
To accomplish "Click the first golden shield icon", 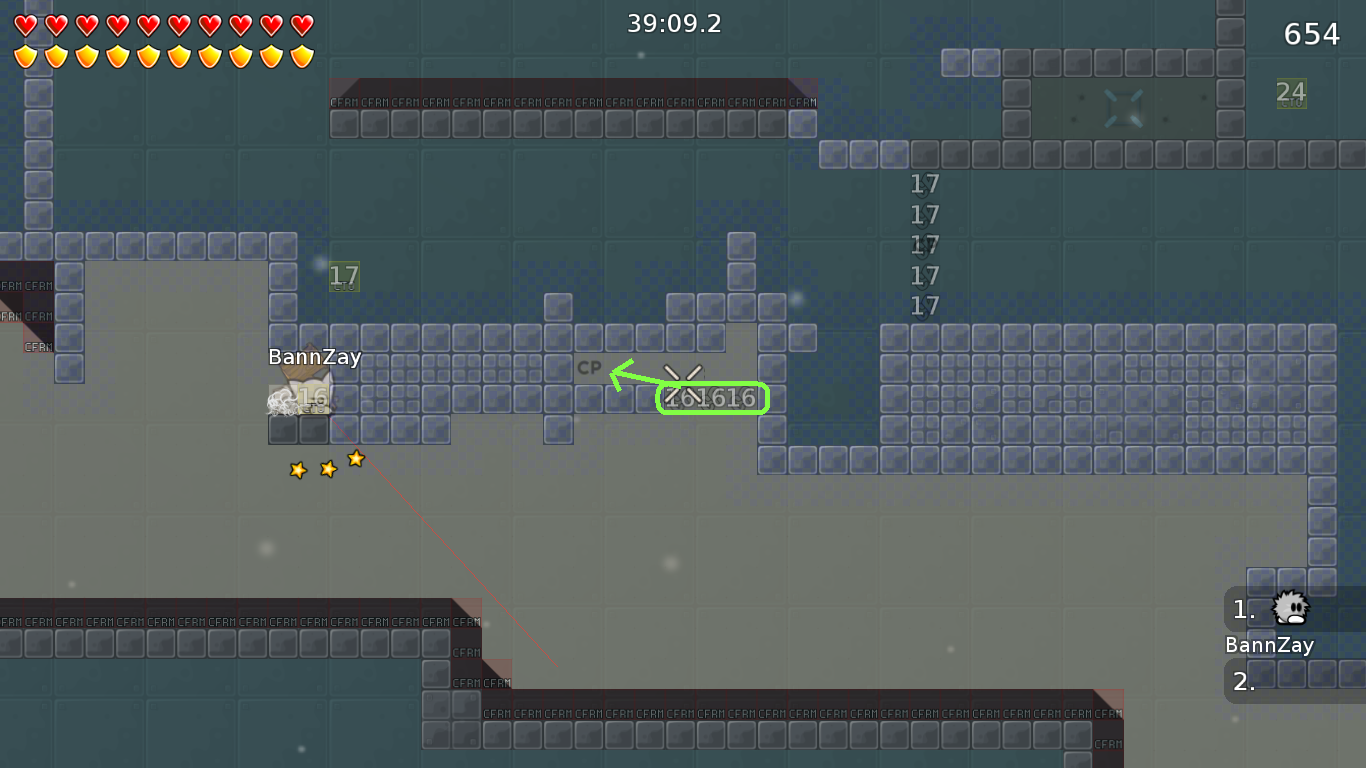I will [x=23, y=57].
